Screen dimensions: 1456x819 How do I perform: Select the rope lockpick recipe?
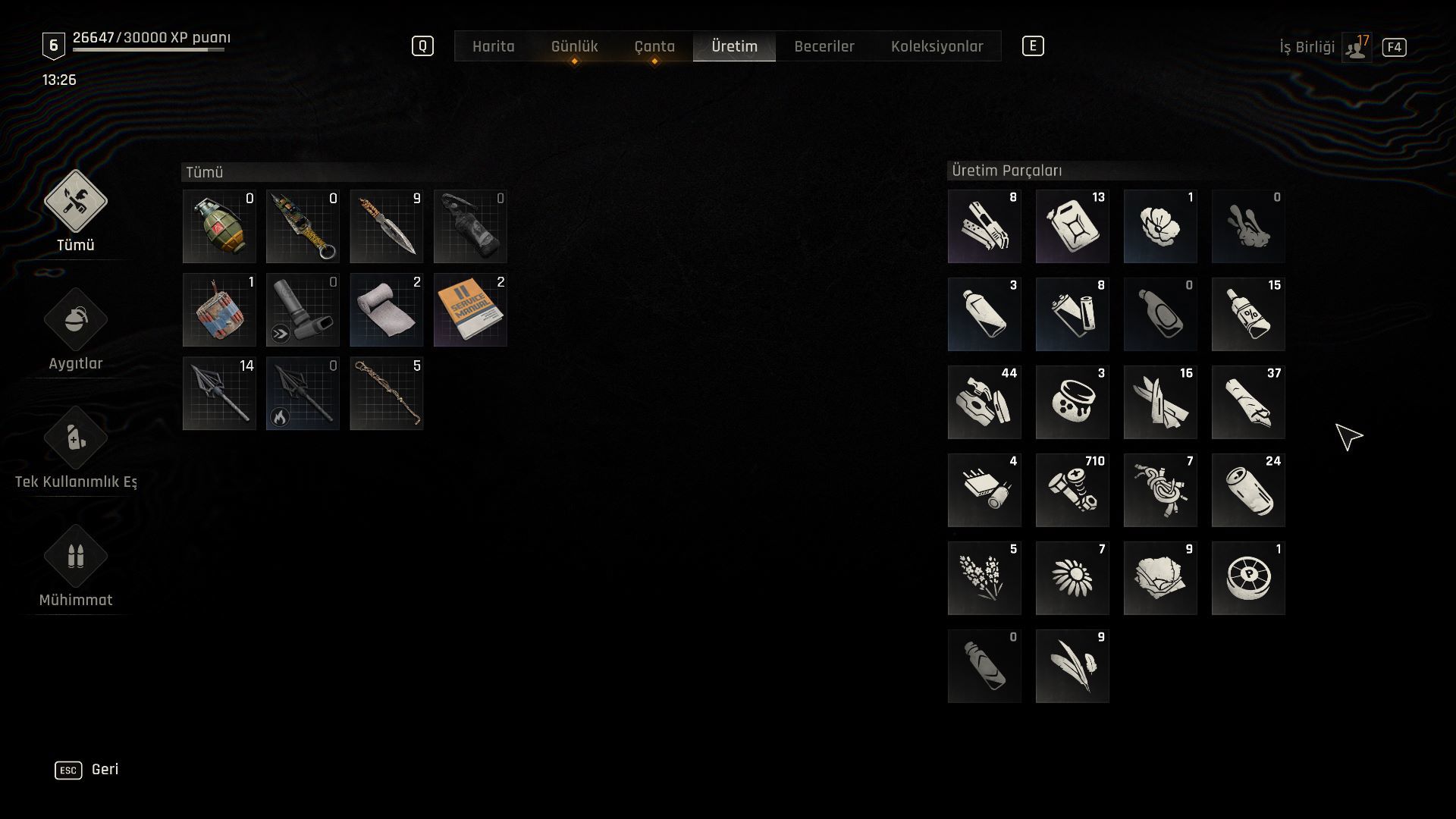[387, 394]
